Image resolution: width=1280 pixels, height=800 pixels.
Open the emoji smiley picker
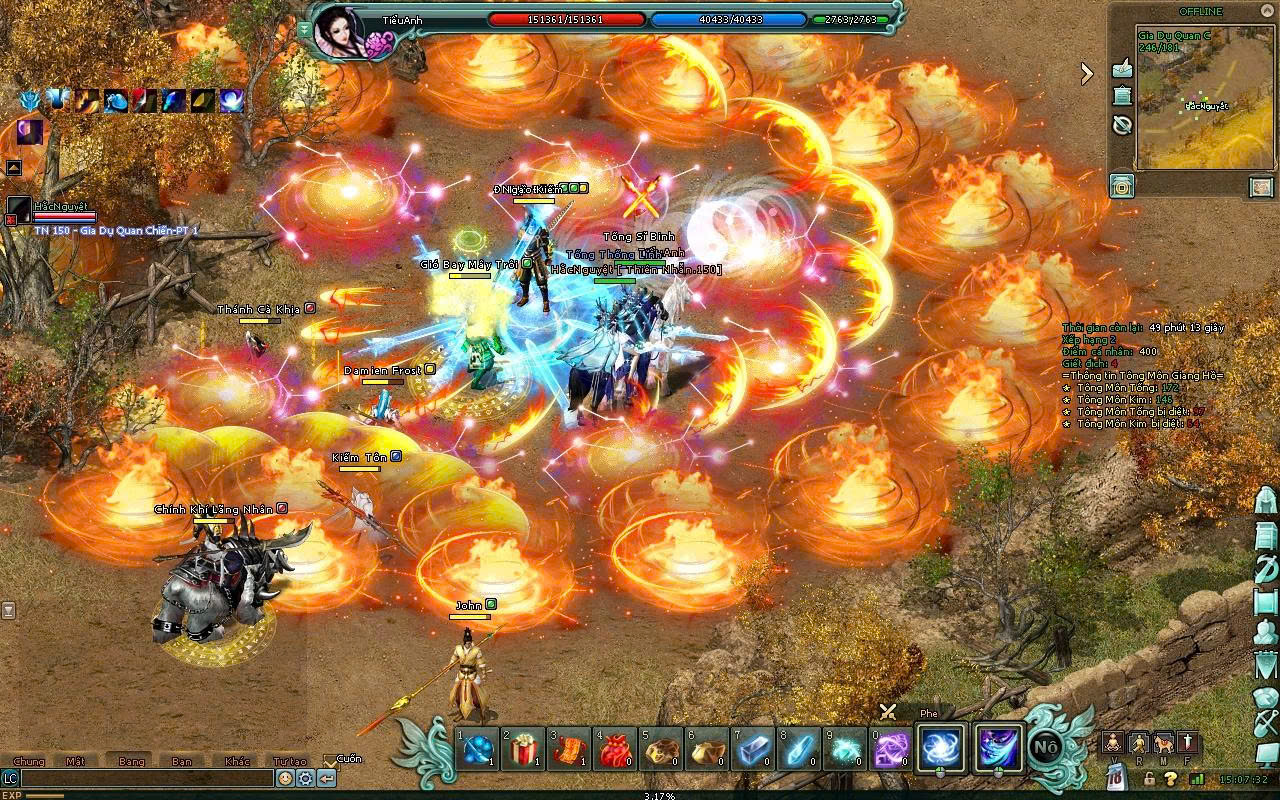pyautogui.click(x=286, y=778)
